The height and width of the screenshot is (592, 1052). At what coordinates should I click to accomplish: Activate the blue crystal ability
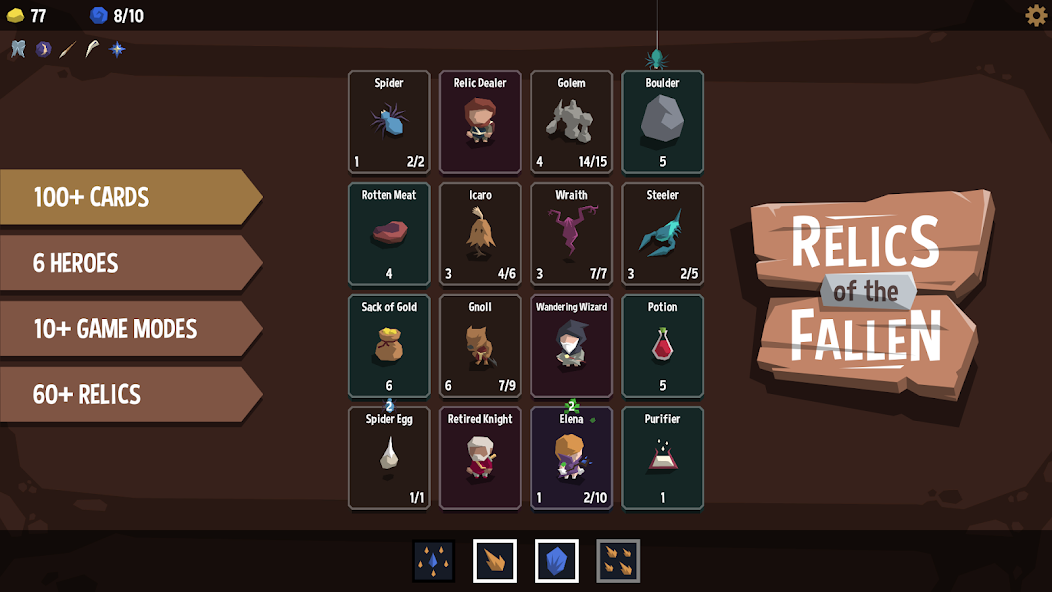(x=556, y=561)
